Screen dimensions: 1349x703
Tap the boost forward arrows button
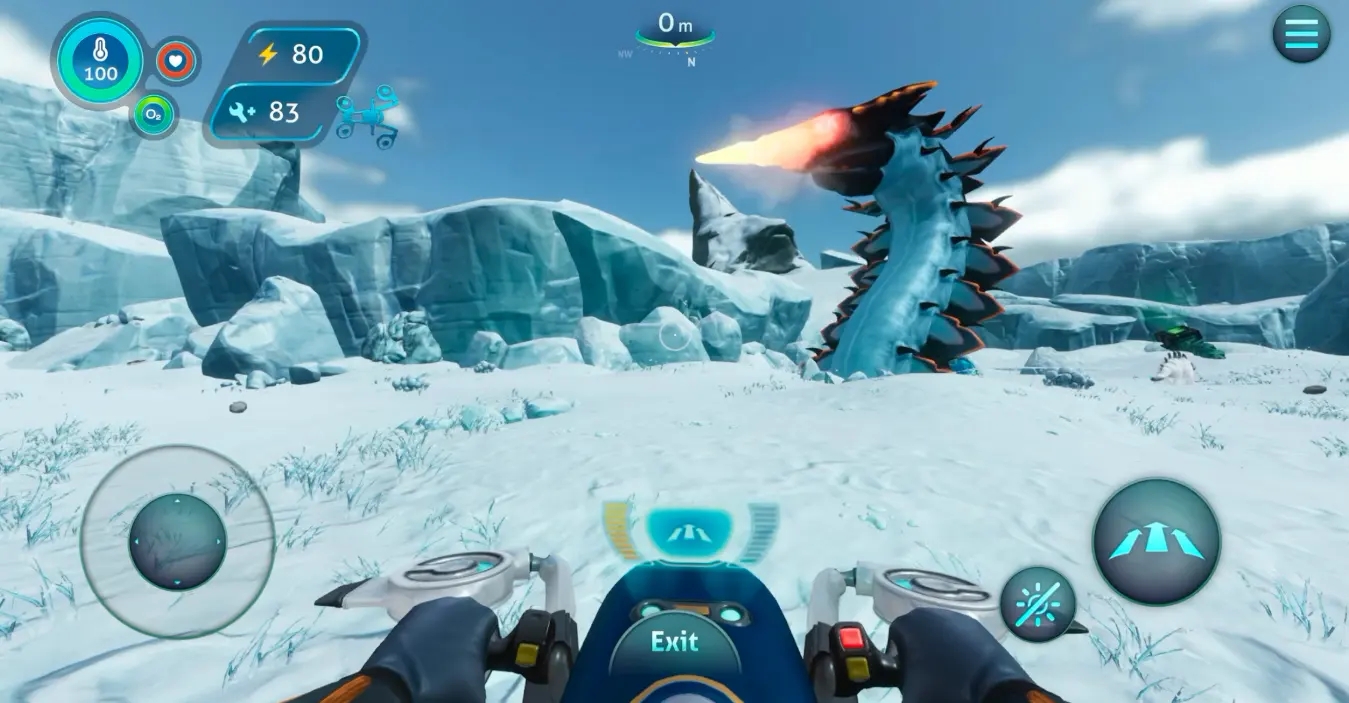click(x=1156, y=541)
